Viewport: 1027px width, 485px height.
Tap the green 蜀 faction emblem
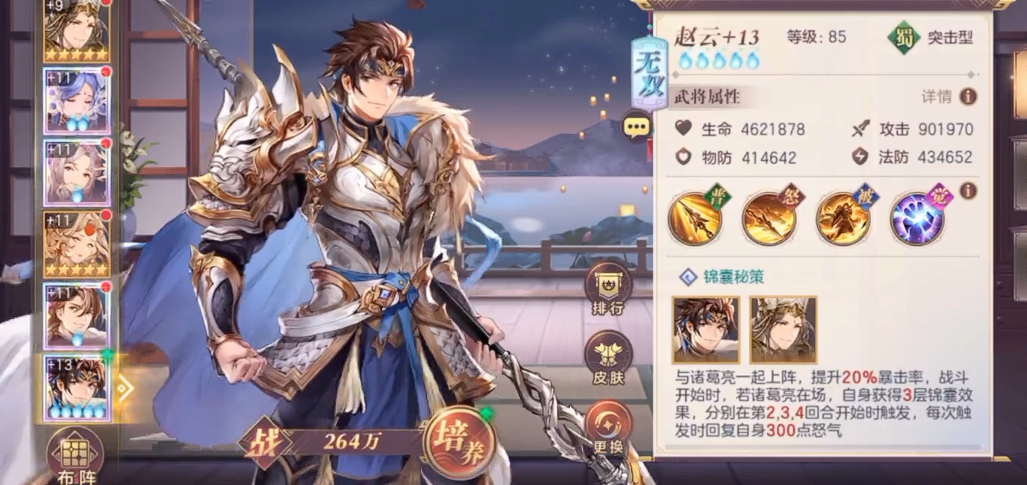click(x=903, y=38)
